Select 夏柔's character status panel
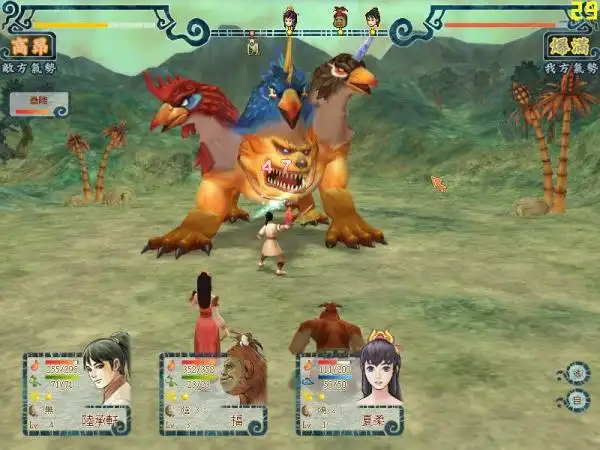 pyautogui.click(x=349, y=393)
